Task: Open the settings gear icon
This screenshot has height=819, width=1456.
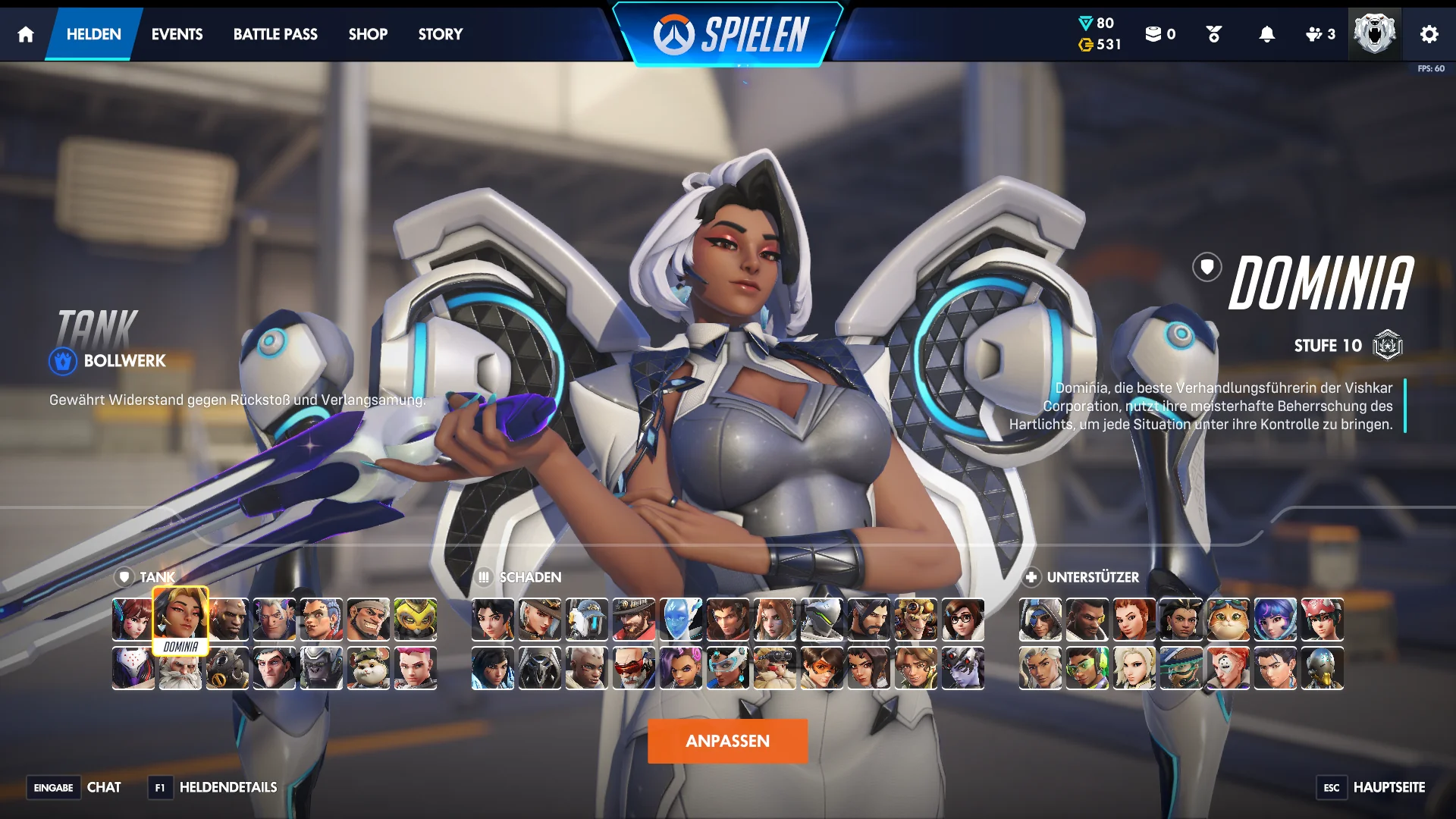Action: click(x=1429, y=34)
